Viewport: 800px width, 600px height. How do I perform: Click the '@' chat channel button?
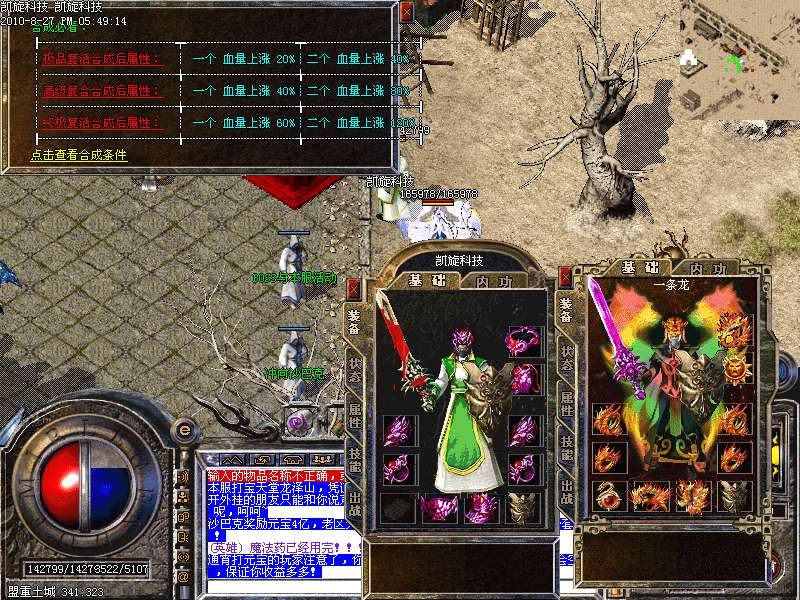pyautogui.click(x=182, y=576)
